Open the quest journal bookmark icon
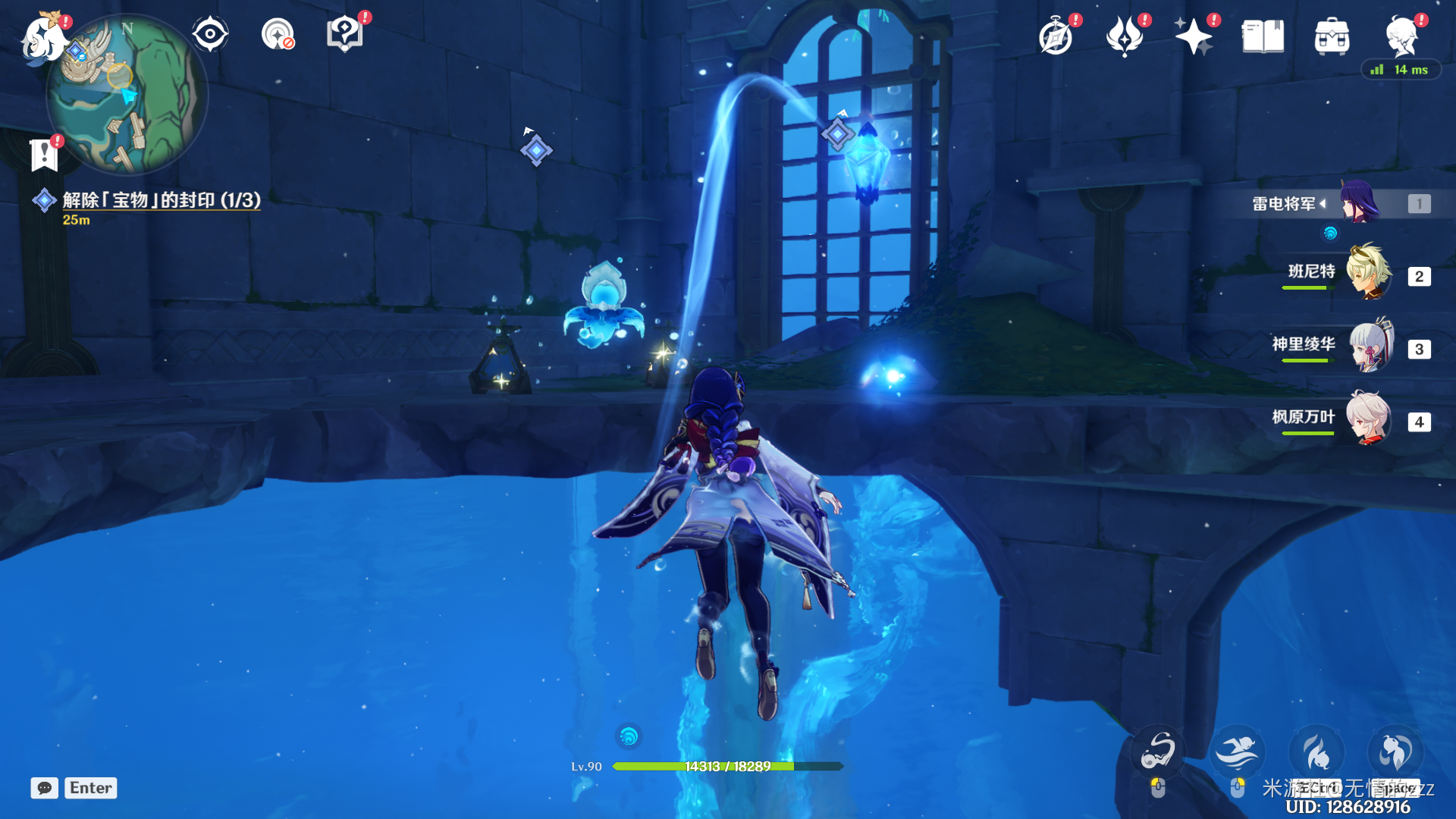 click(44, 155)
